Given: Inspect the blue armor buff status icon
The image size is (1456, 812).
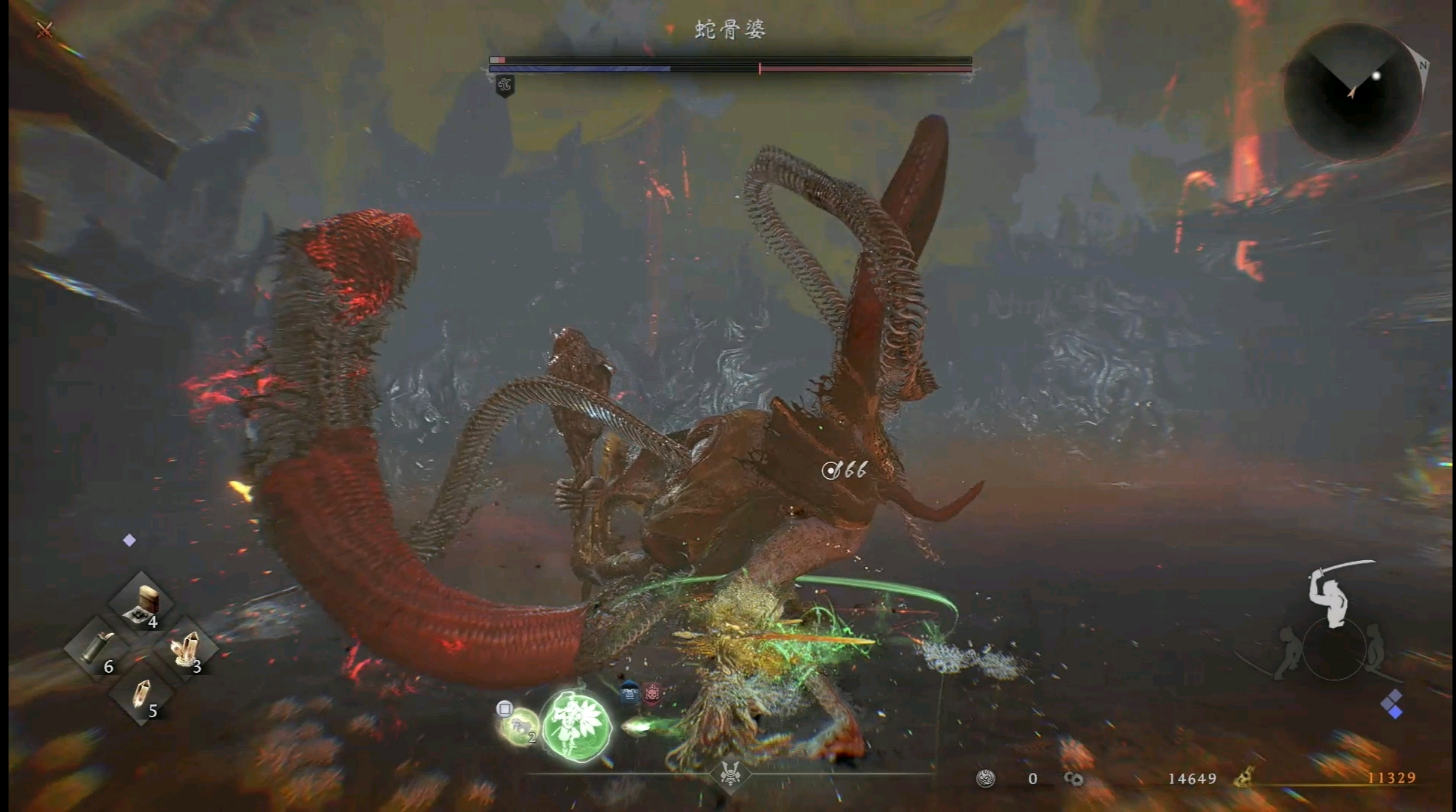Looking at the screenshot, I should [629, 693].
